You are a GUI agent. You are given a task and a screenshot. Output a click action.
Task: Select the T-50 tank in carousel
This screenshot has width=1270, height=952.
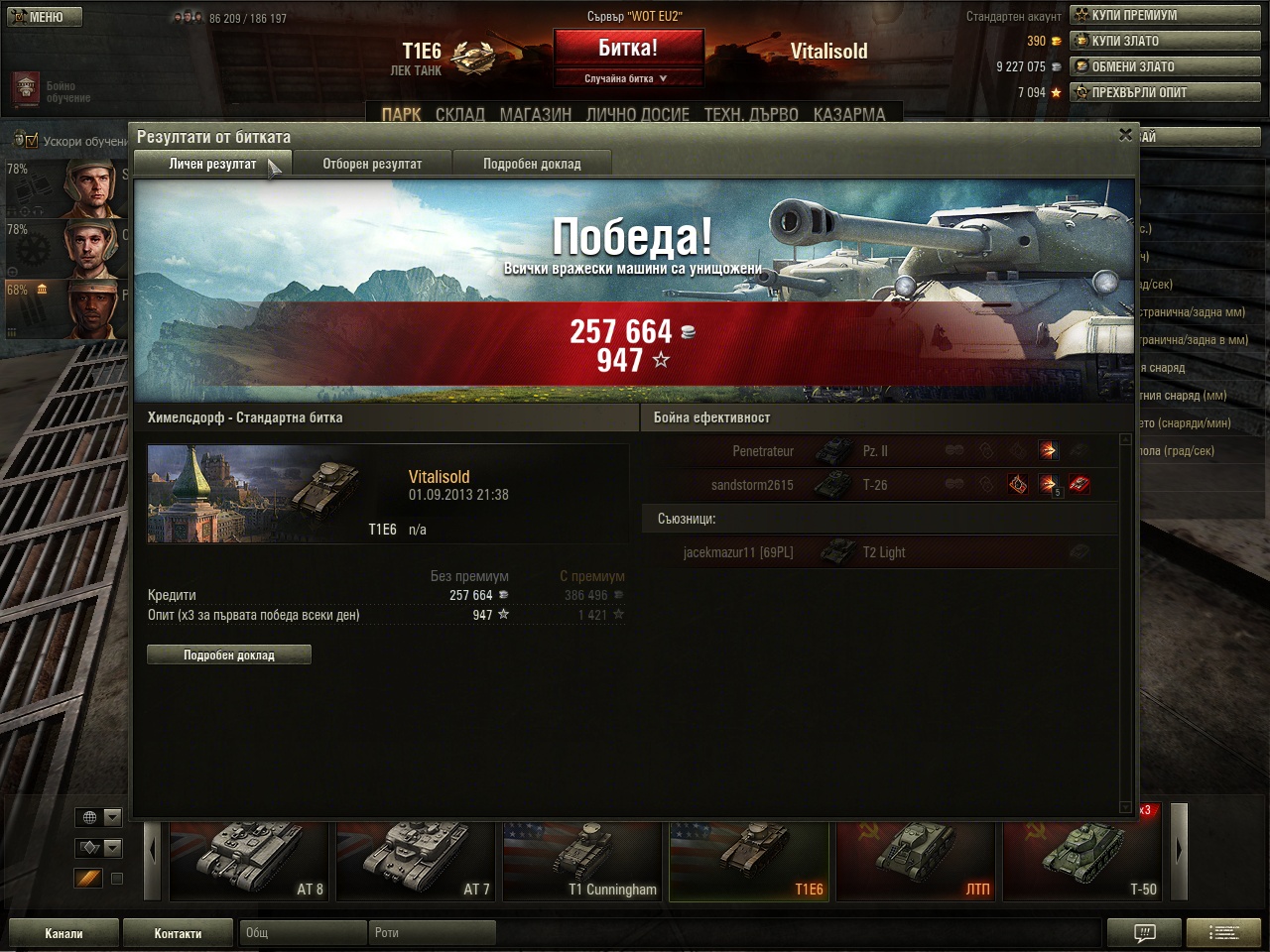pyautogui.click(x=1081, y=861)
